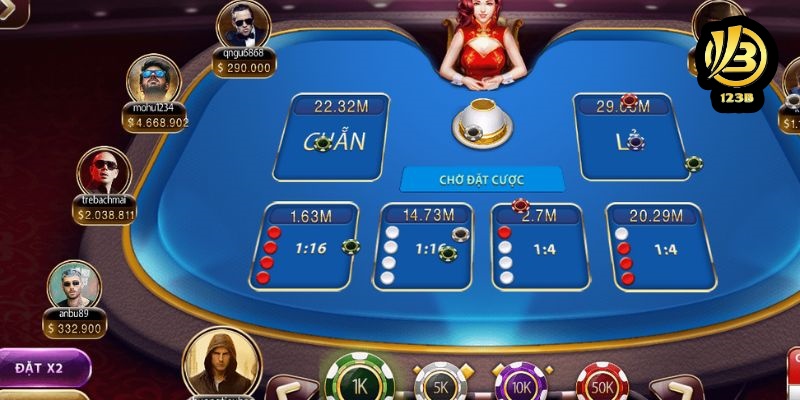This screenshot has width=800, height=400.
Task: Tap the ĐẶT X2 double bet button
Action: click(42, 368)
